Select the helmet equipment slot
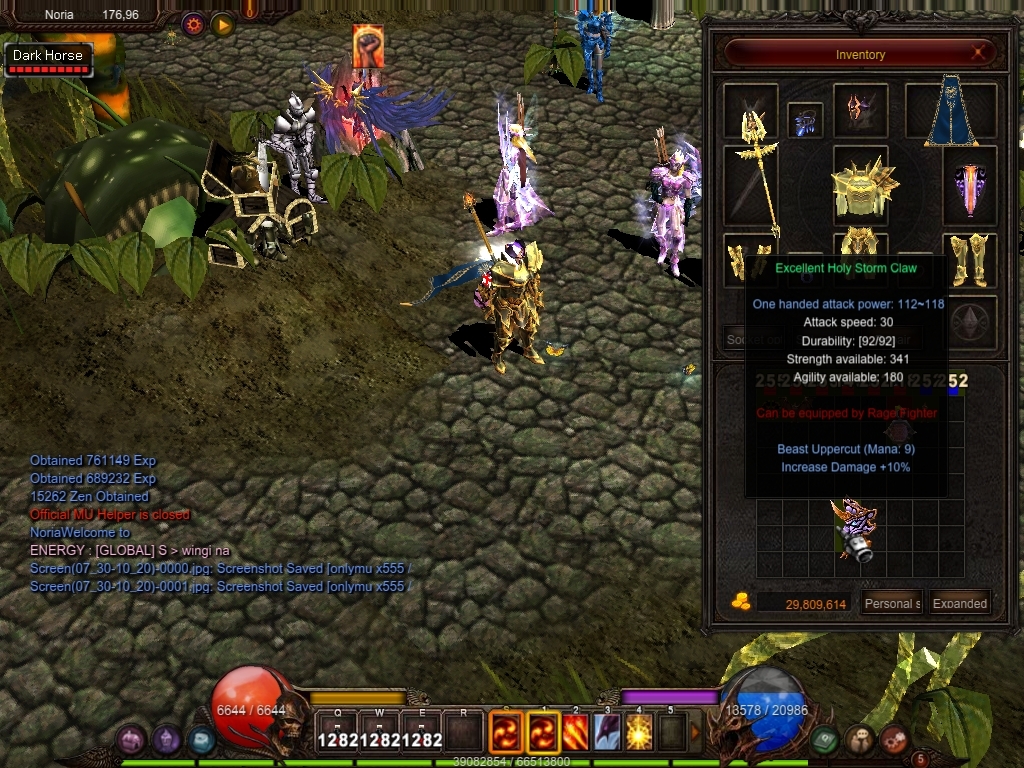The width and height of the screenshot is (1024, 768). click(860, 110)
